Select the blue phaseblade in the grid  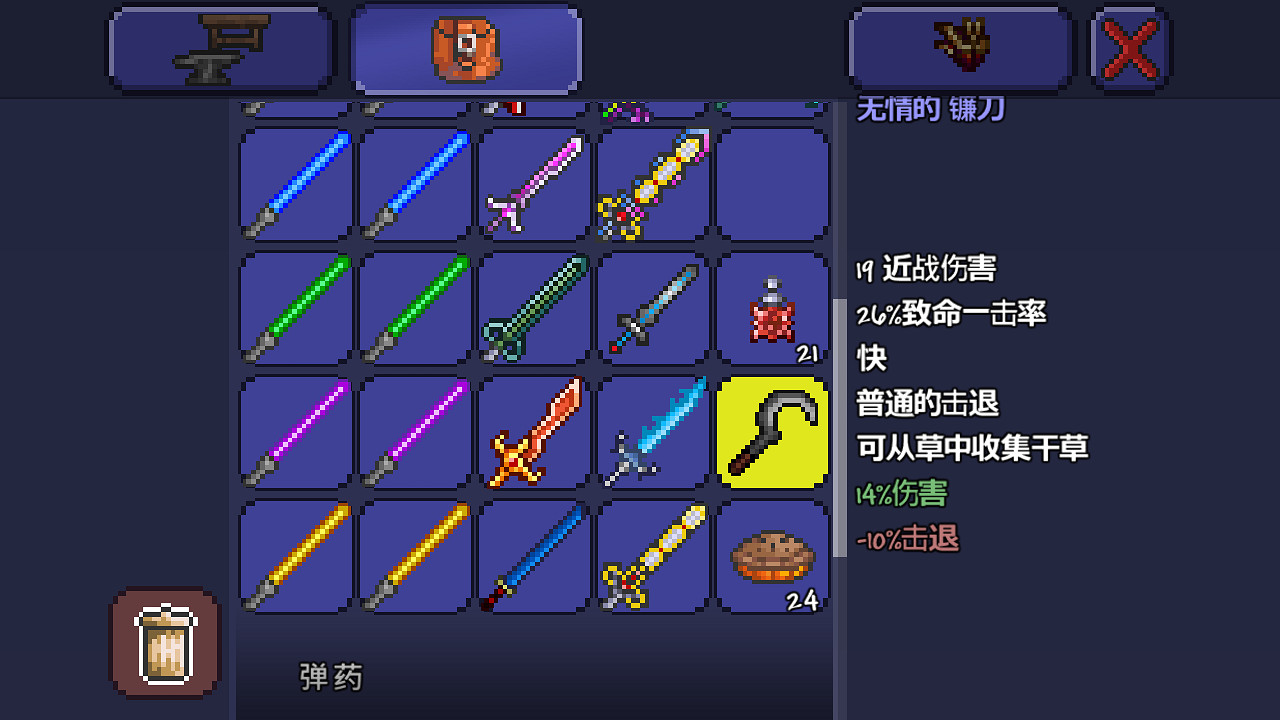point(295,185)
